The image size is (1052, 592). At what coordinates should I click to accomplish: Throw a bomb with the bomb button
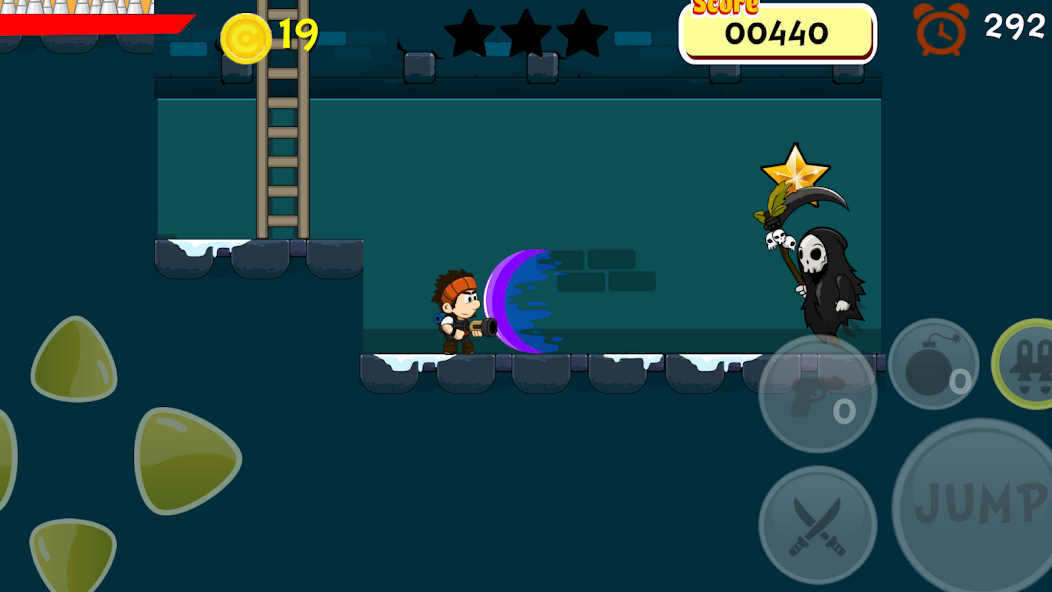[x=933, y=364]
